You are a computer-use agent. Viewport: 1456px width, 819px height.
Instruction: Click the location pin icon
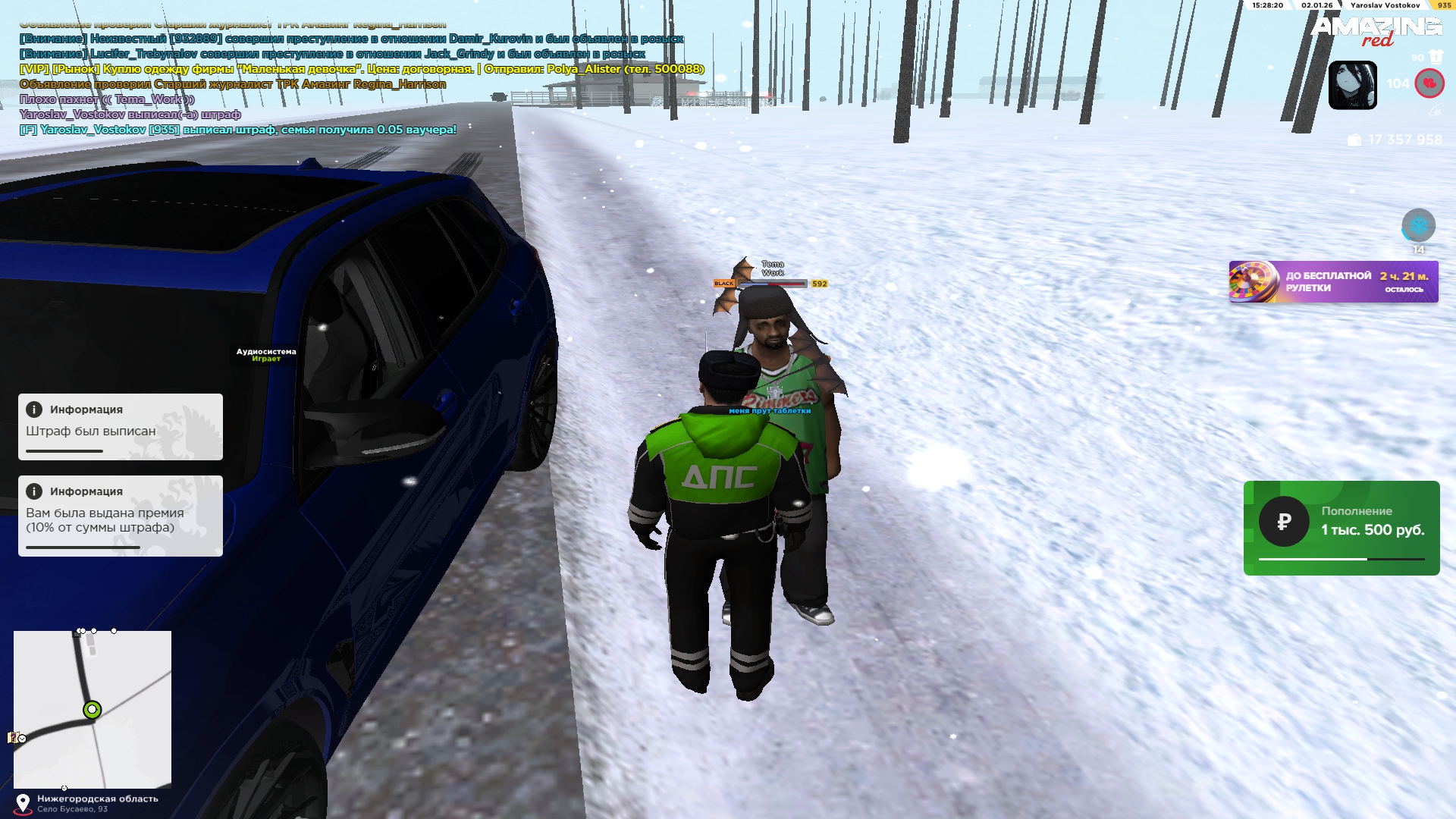coord(23,803)
